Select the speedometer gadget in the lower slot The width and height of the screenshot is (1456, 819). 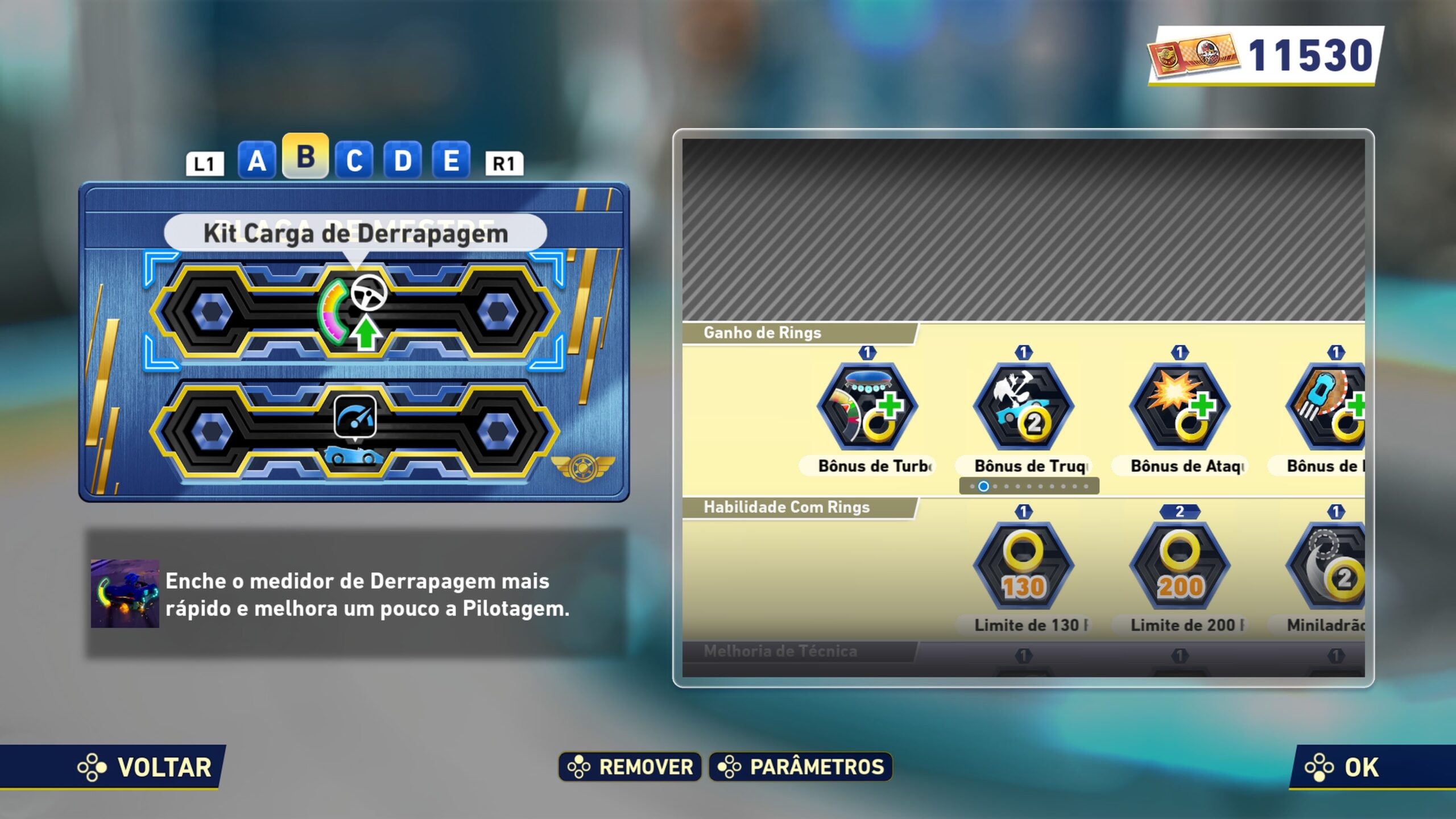pyautogui.click(x=355, y=418)
